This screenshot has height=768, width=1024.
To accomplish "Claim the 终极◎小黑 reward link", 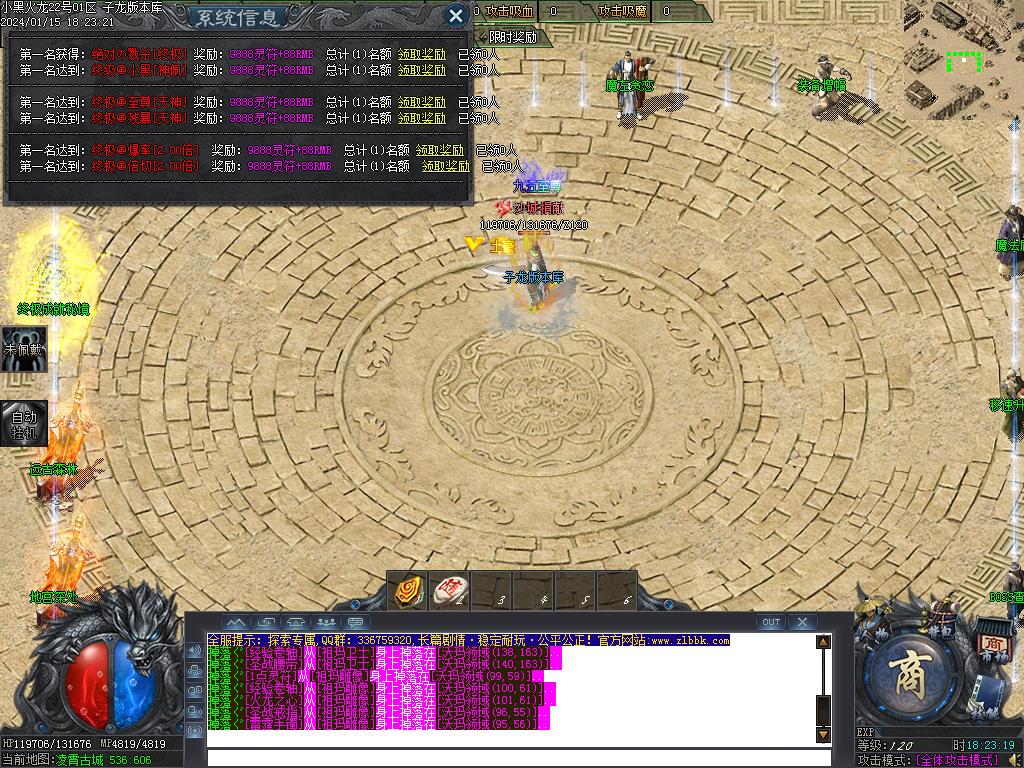I will coord(422,70).
